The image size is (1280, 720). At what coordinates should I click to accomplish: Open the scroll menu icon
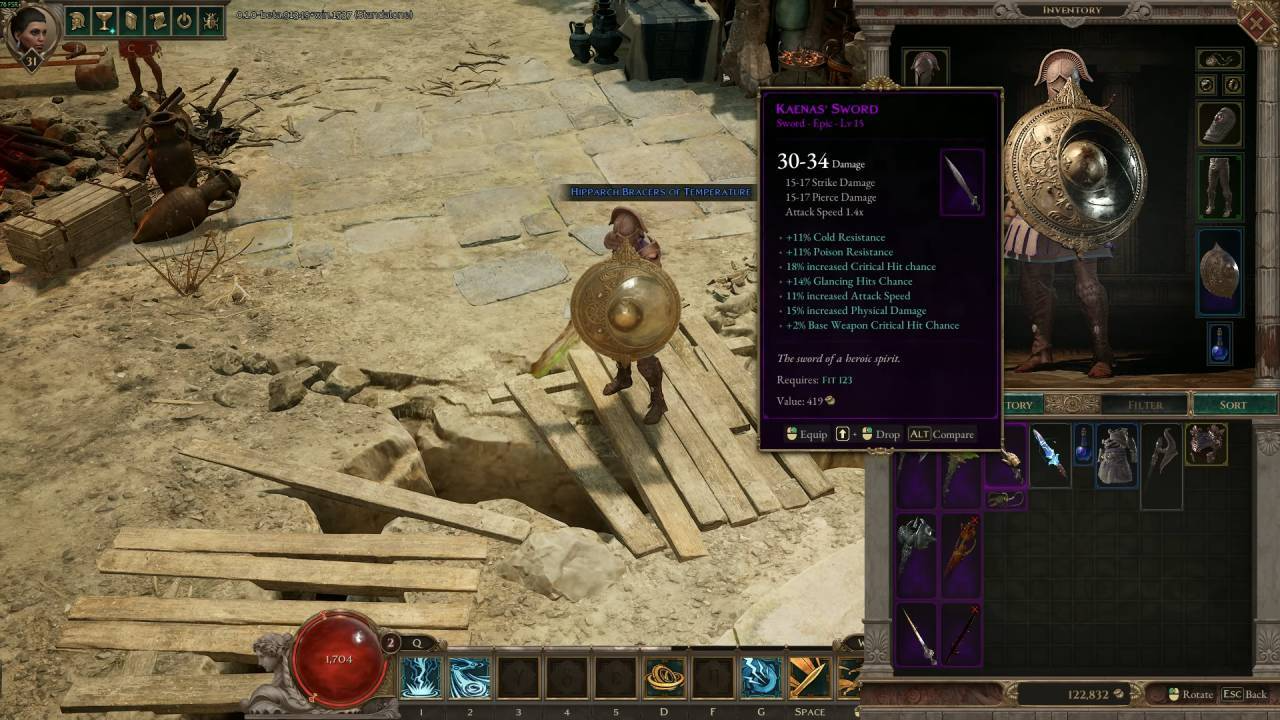point(157,20)
